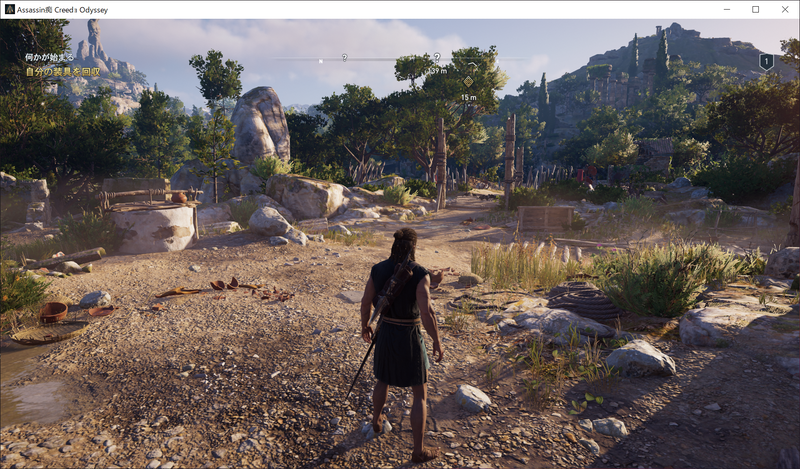
Task: Close the Assassin's Creed Odyssey window
Action: (782, 9)
